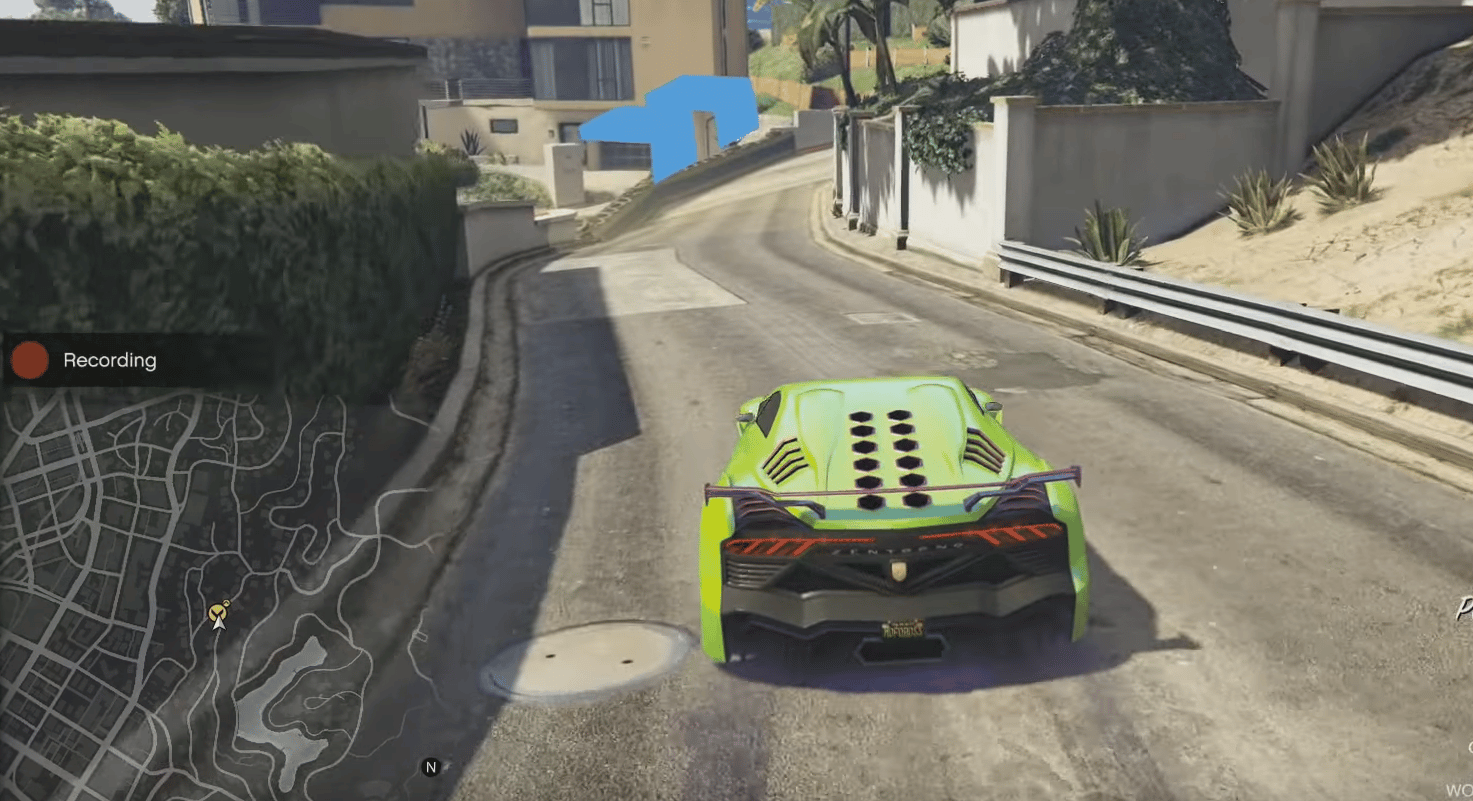The image size is (1473, 801).
Task: Click the N compass marker below the minimap
Action: (430, 768)
